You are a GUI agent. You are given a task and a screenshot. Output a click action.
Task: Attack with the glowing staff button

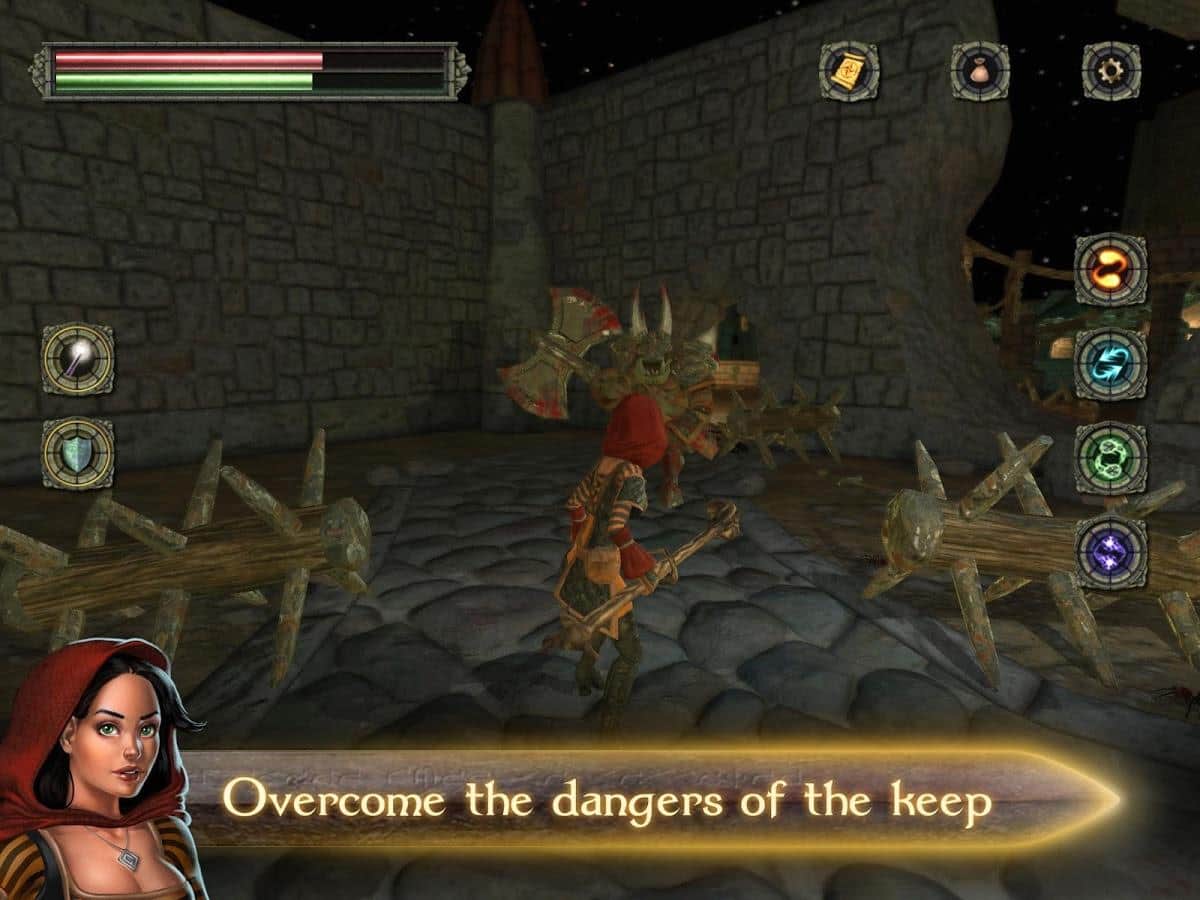click(78, 359)
